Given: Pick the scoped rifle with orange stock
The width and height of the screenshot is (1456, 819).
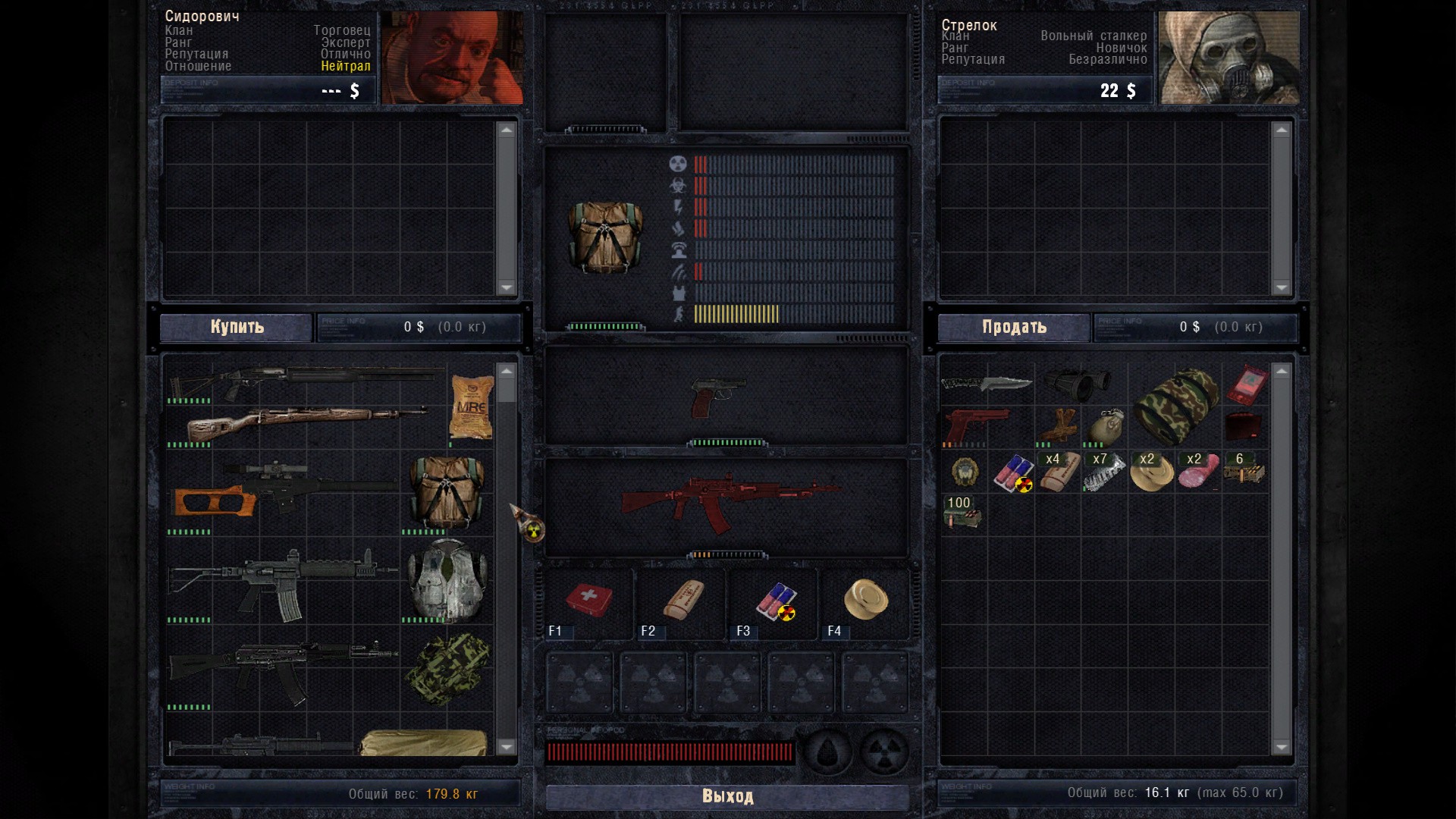Looking at the screenshot, I should pyautogui.click(x=281, y=489).
